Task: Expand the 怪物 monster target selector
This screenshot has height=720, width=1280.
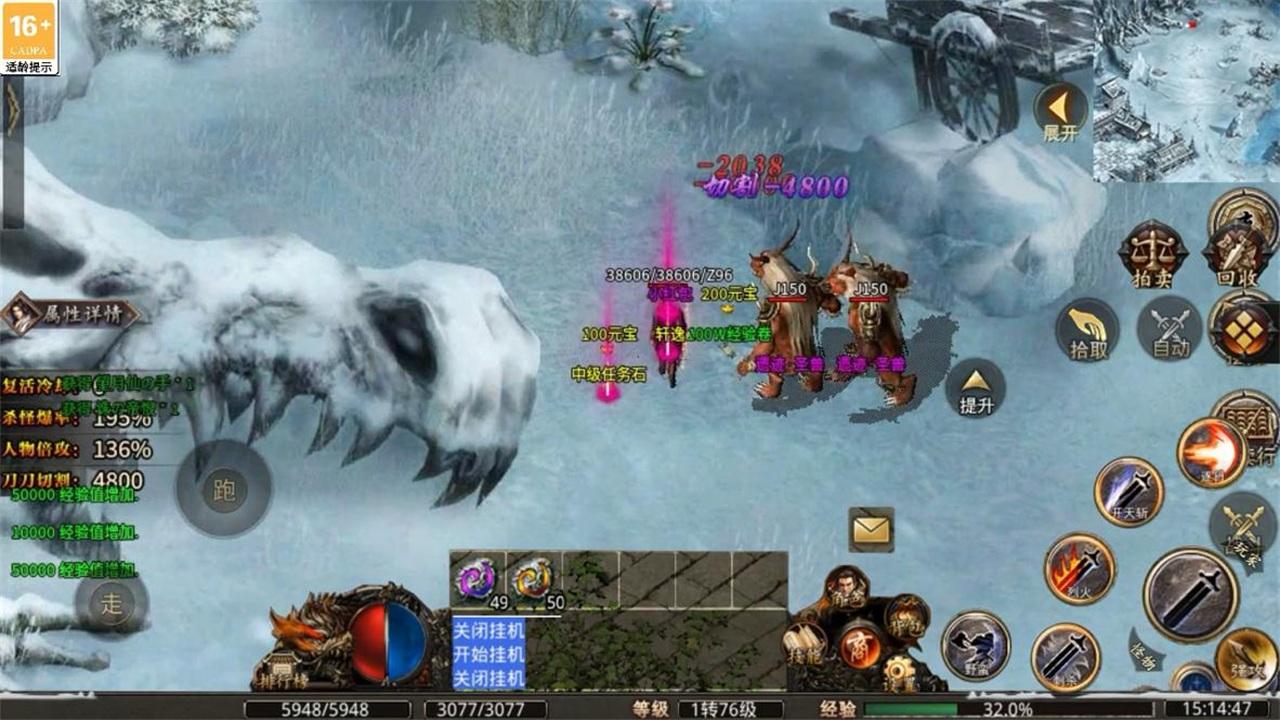Action: tap(1143, 654)
